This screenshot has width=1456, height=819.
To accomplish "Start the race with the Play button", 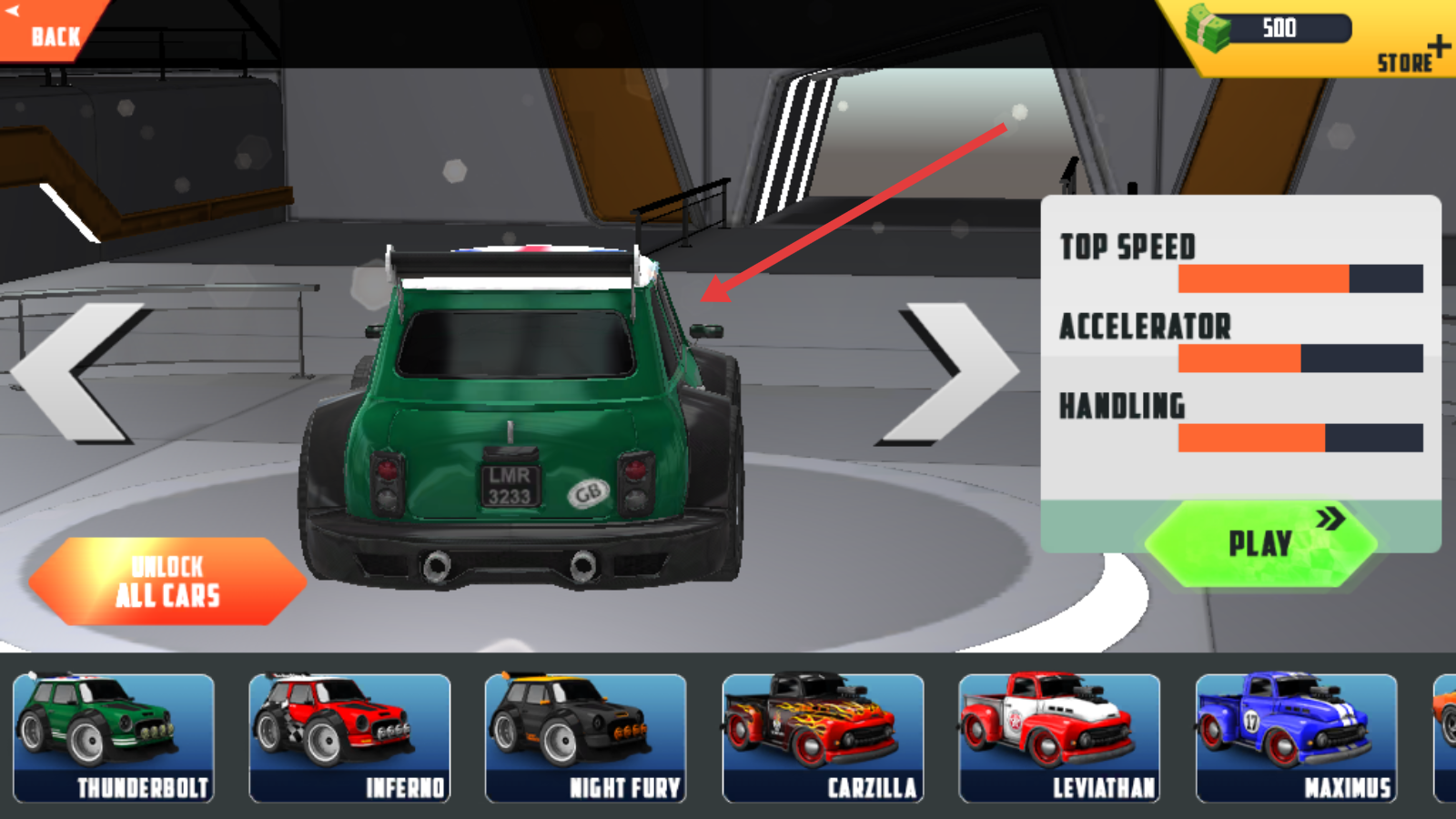I will (x=1260, y=543).
